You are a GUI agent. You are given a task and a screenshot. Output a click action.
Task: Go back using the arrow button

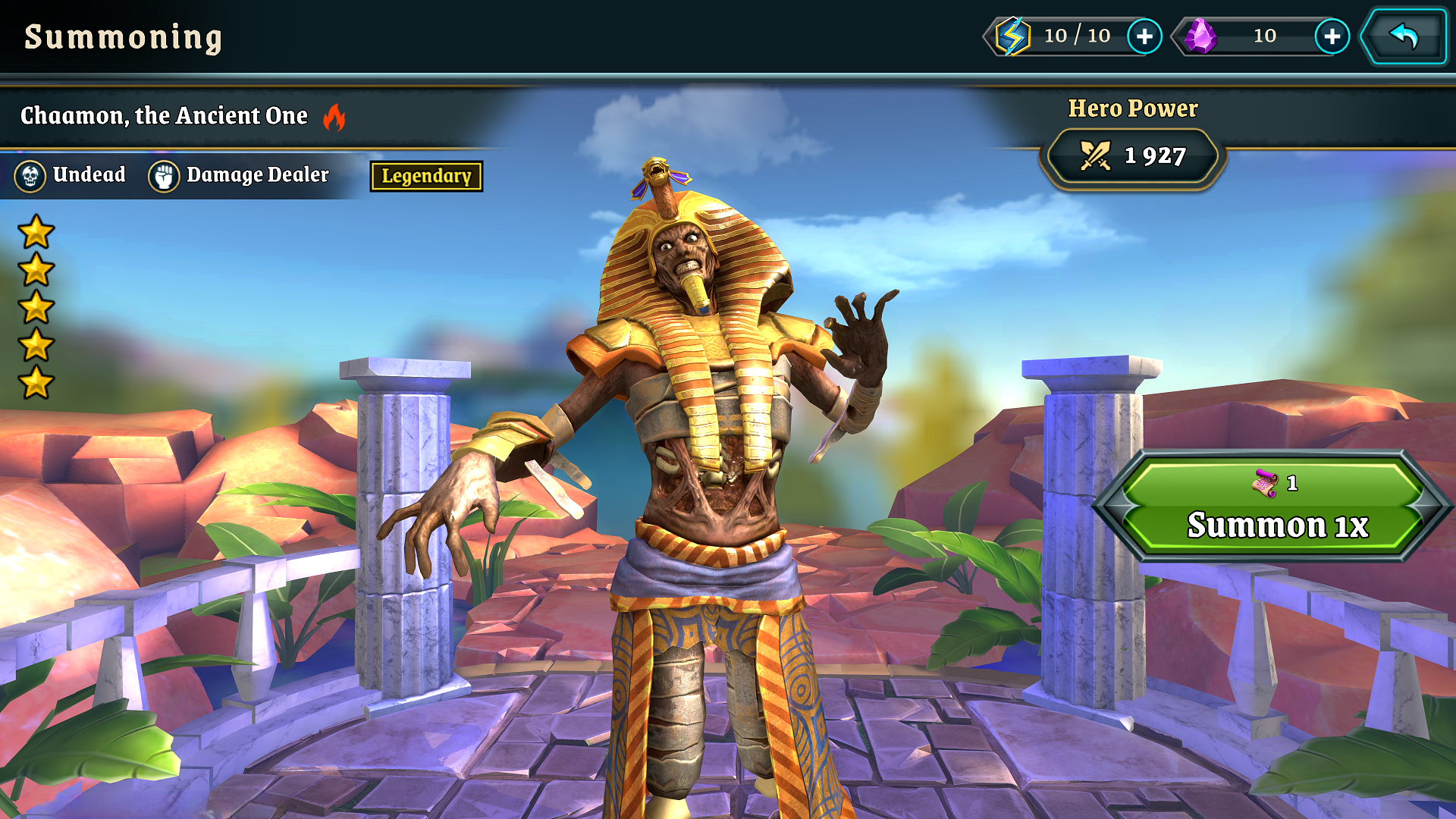(x=1404, y=36)
